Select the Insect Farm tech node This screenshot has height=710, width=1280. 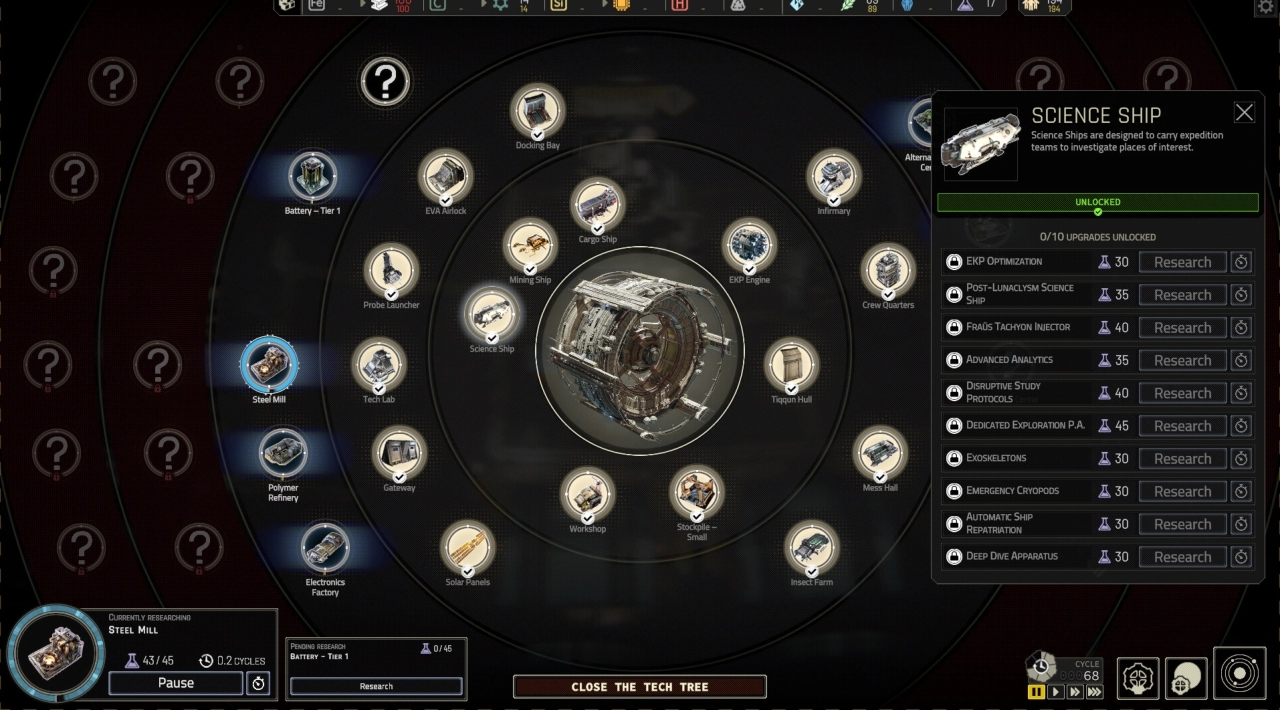(811, 547)
